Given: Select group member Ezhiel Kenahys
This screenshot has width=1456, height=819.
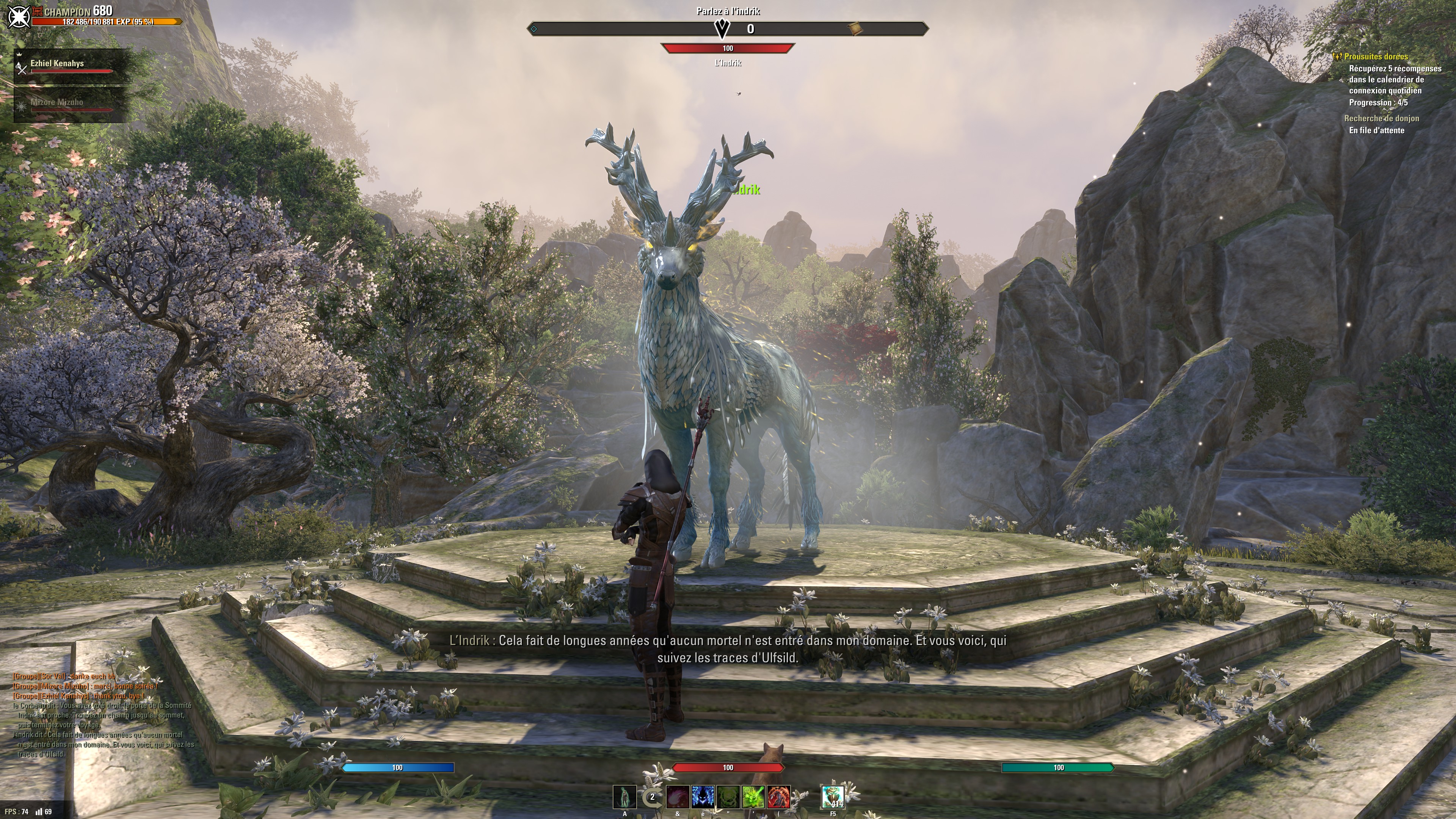Looking at the screenshot, I should [57, 64].
